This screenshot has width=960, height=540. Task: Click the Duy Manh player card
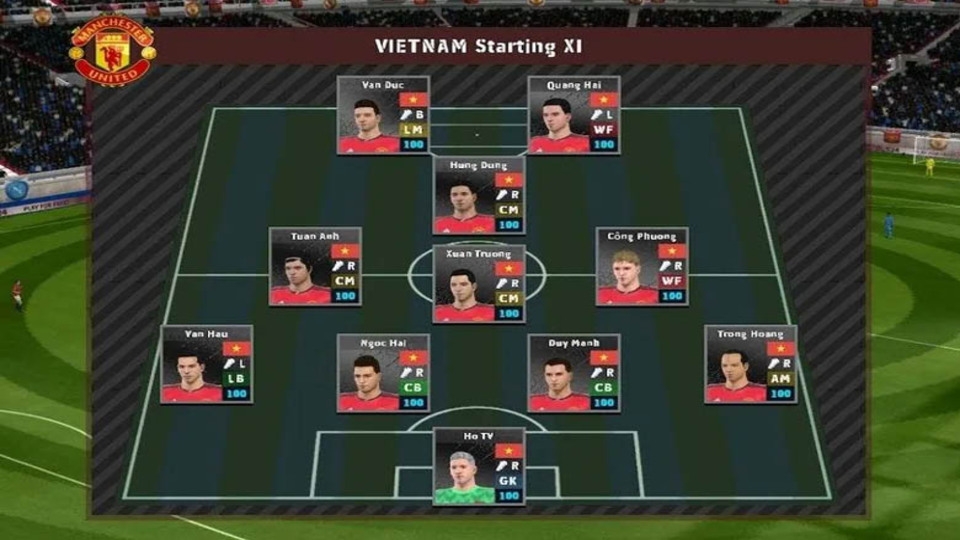click(x=574, y=373)
